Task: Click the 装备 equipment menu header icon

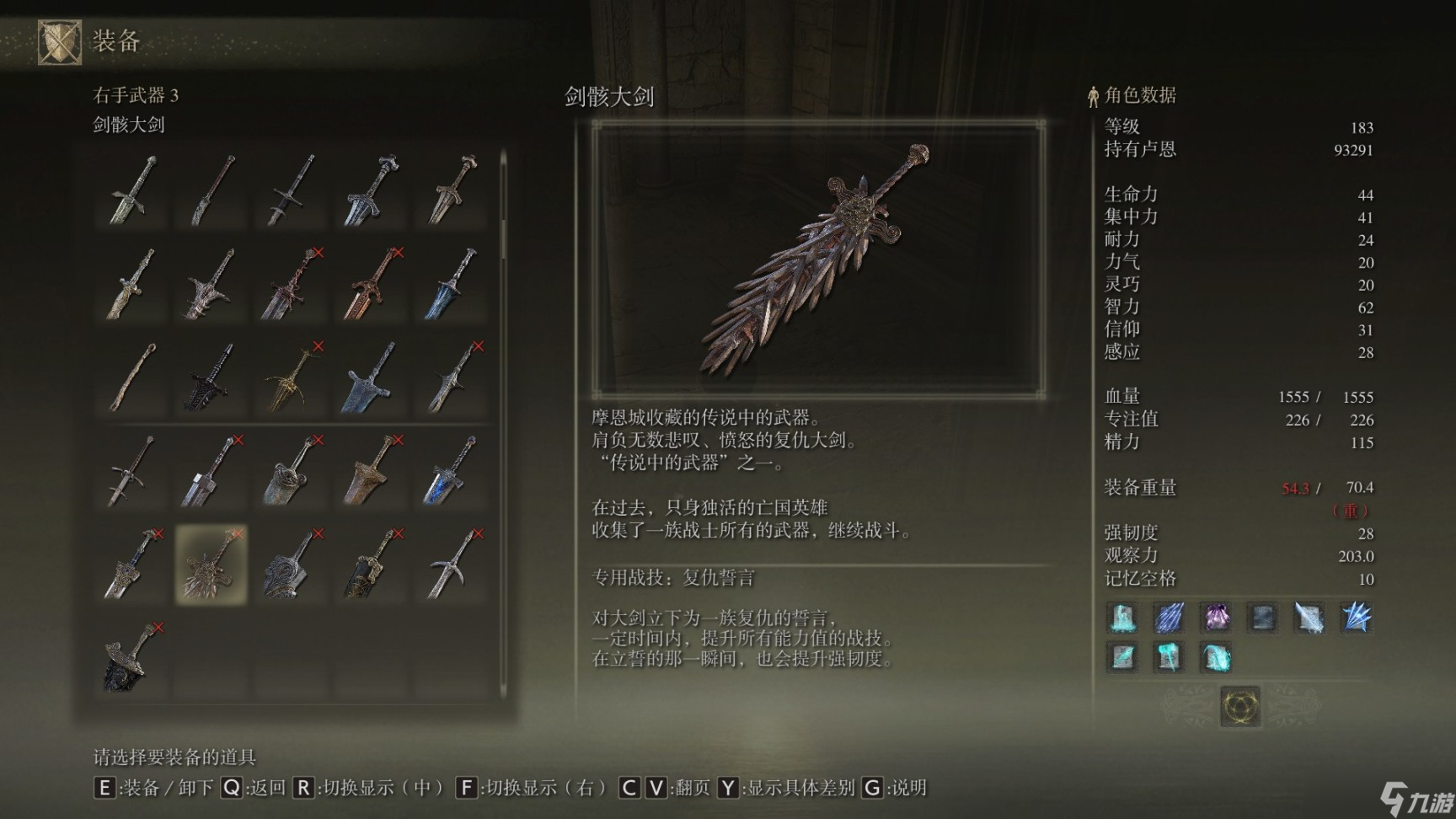Action: (x=60, y=42)
